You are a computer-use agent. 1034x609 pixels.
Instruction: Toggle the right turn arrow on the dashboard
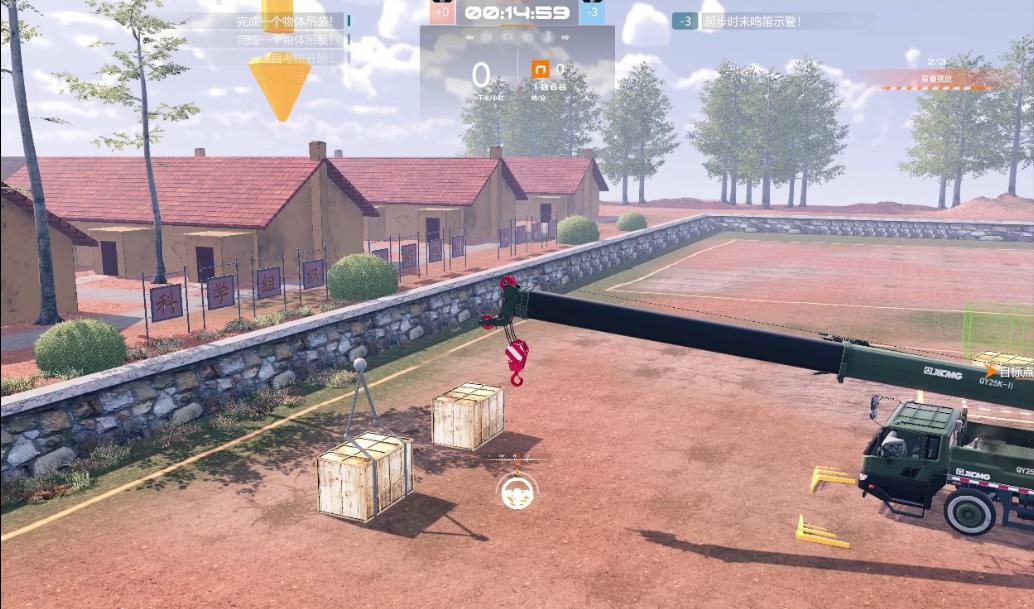point(566,37)
